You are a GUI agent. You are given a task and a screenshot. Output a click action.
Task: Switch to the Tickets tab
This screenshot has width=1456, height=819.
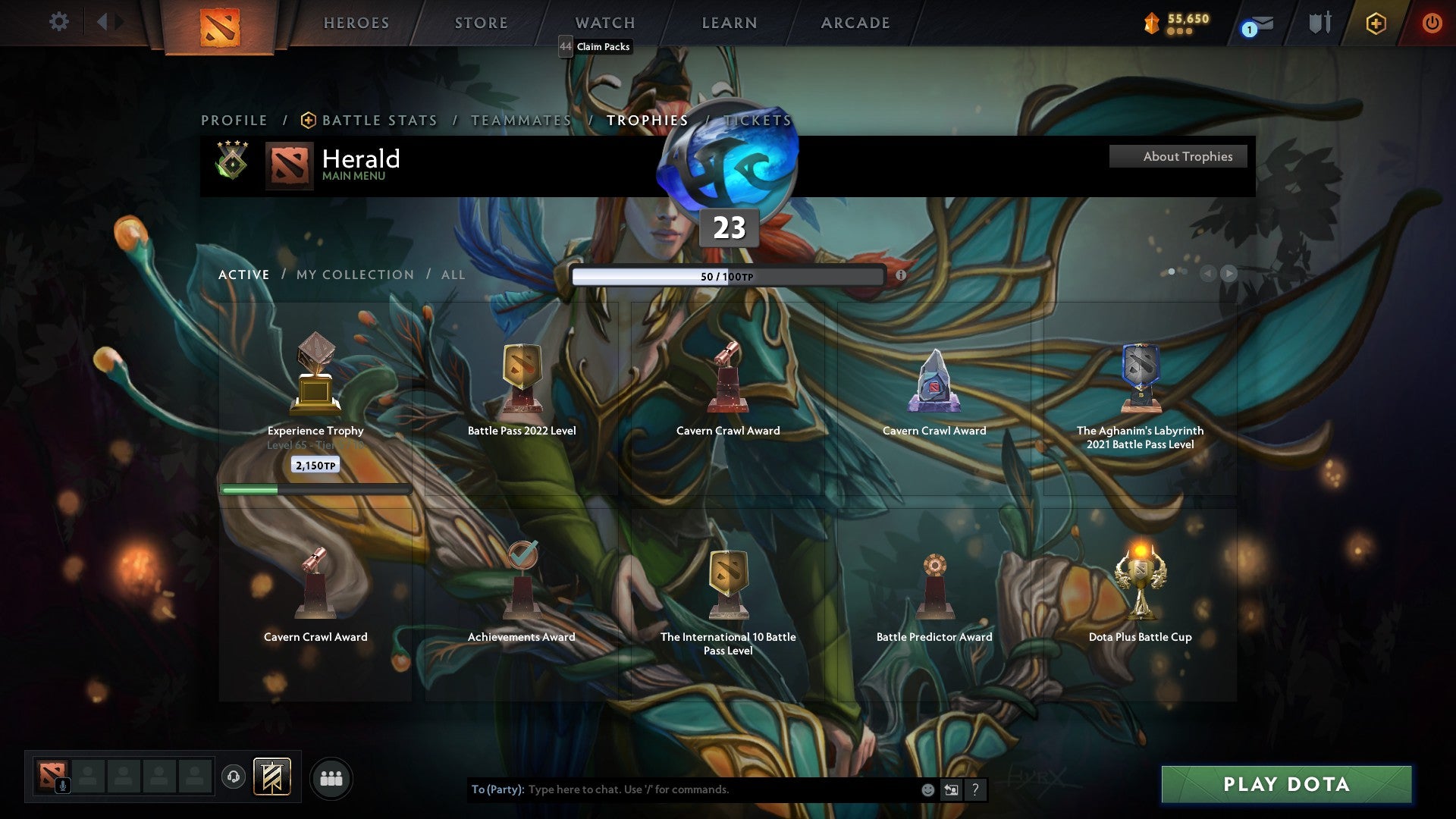[757, 120]
